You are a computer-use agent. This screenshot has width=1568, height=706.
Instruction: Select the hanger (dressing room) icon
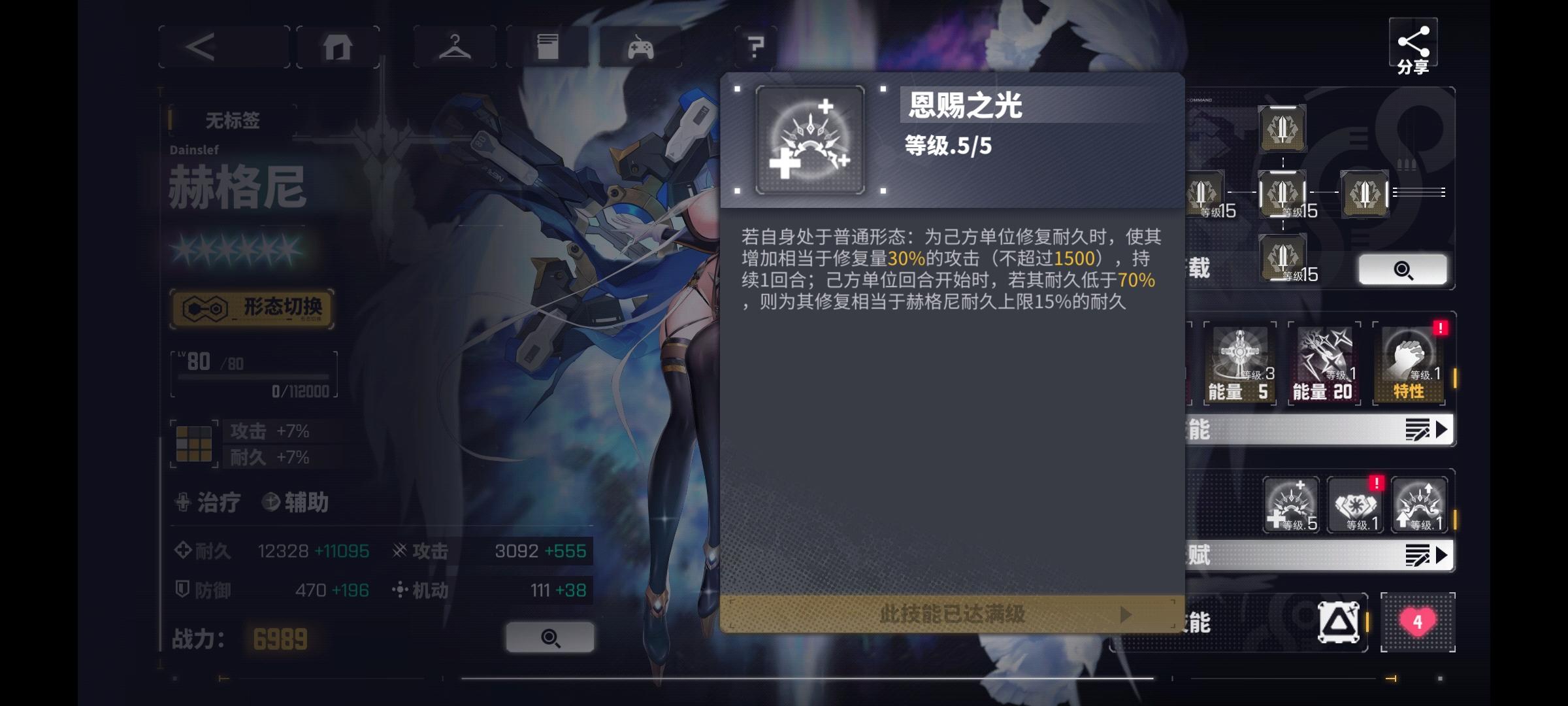[x=454, y=46]
